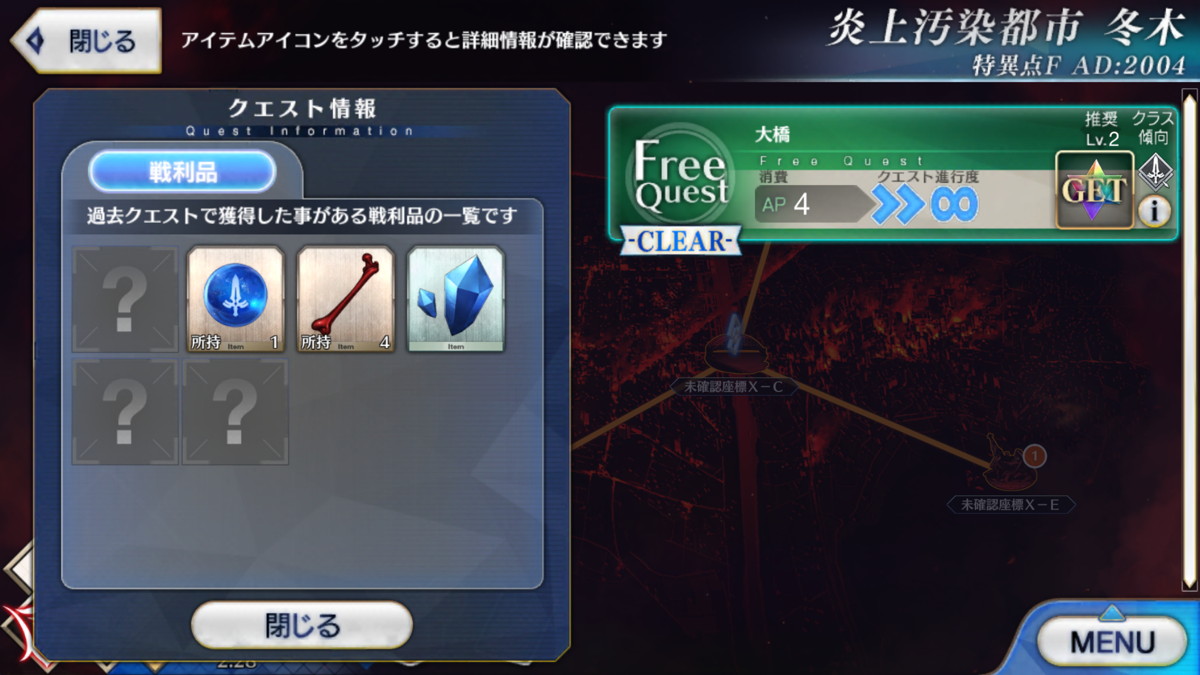The width and height of the screenshot is (1200, 675).
Task: Close the quest info with top-left 閉じる button
Action: click(x=86, y=41)
